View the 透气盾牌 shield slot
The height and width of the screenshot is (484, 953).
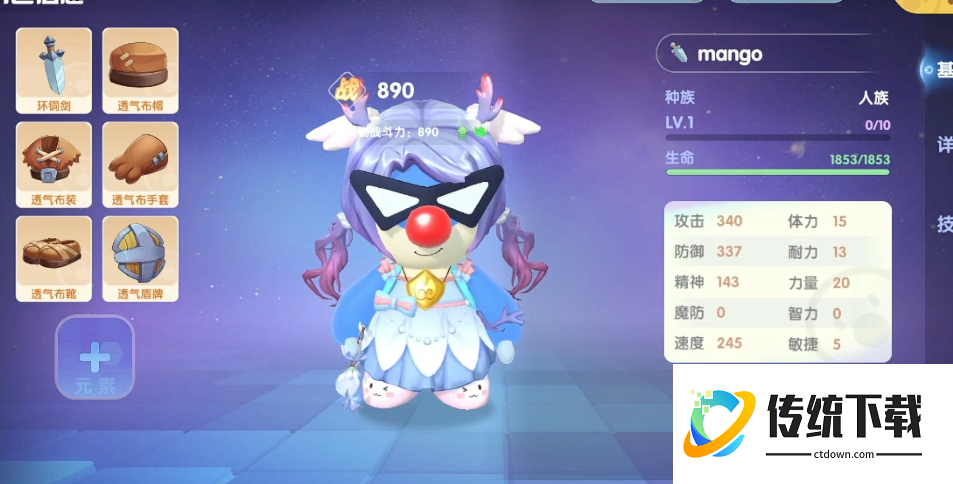(140, 258)
